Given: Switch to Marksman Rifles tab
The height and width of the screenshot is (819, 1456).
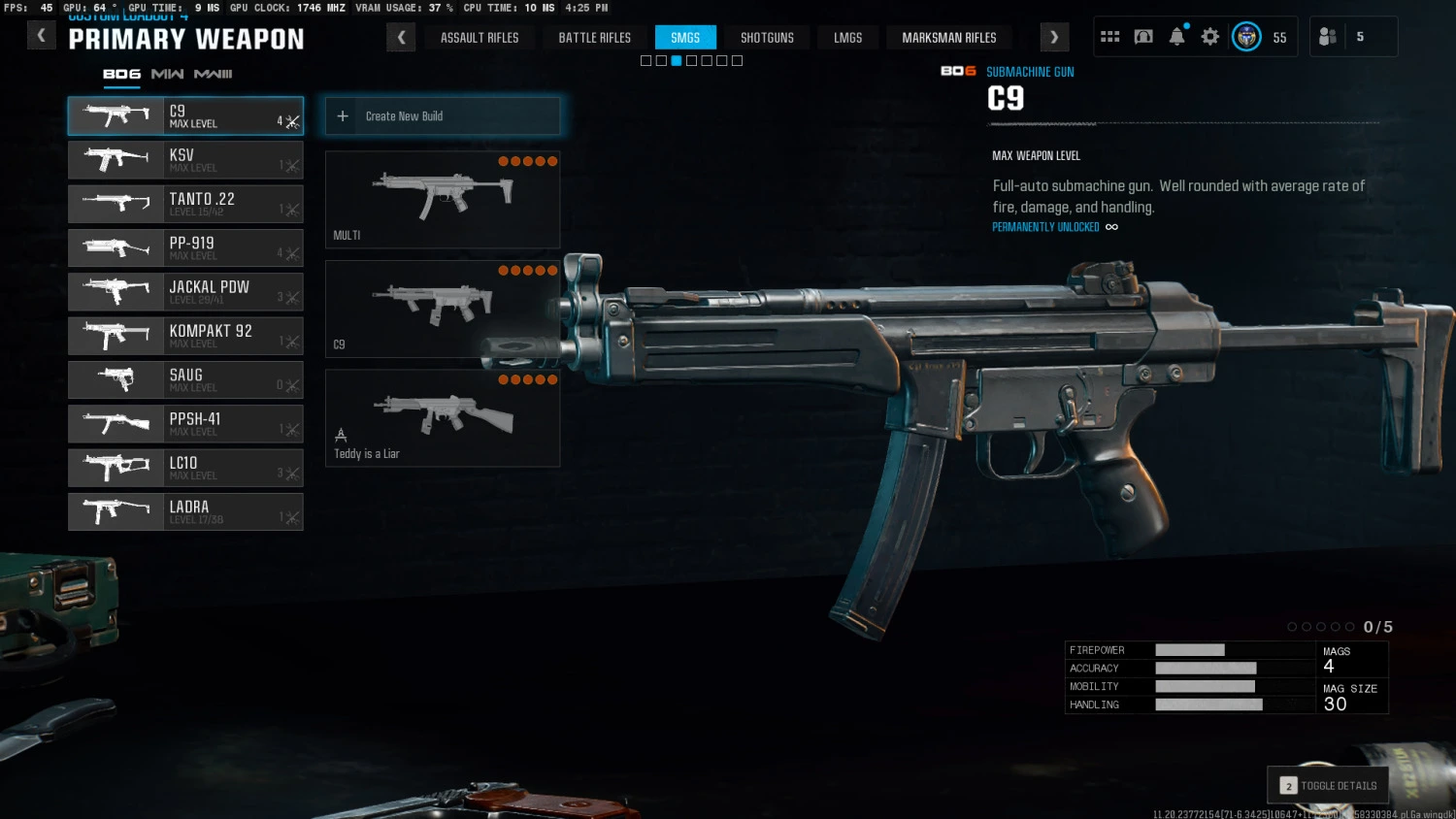Looking at the screenshot, I should (948, 38).
